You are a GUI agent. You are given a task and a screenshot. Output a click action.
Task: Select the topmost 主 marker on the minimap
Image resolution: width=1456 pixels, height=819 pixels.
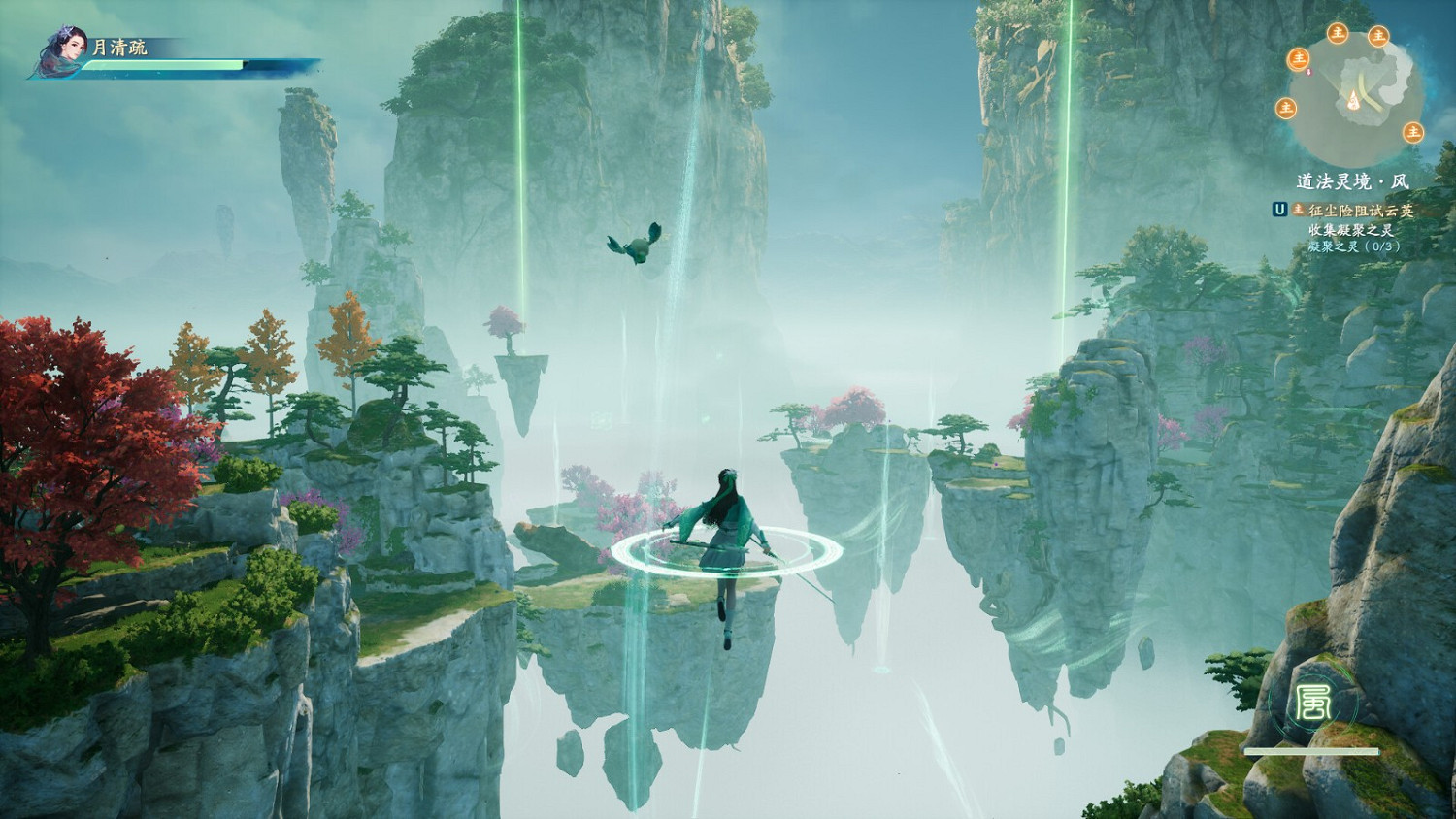(x=1337, y=33)
